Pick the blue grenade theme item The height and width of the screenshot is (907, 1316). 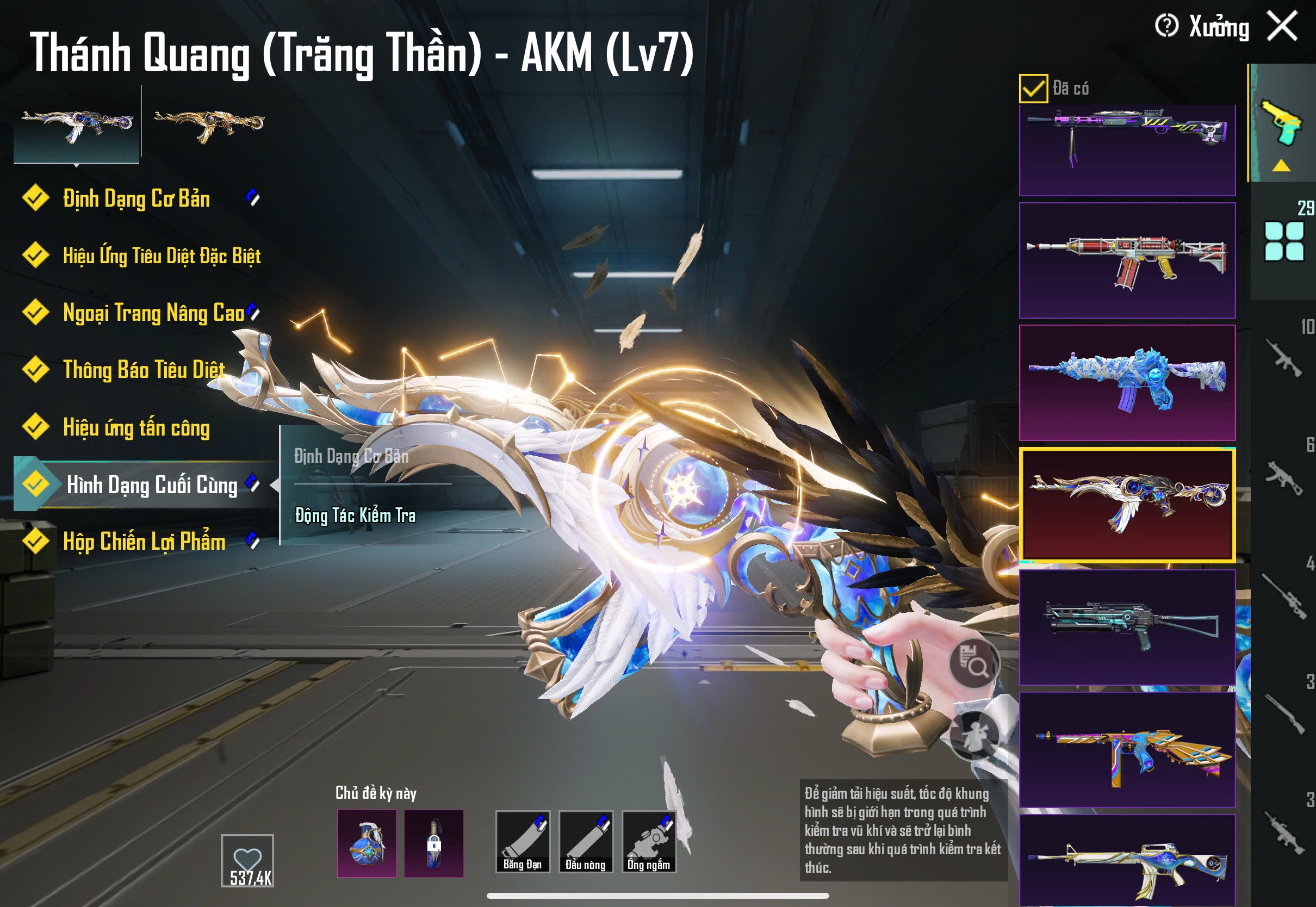tap(367, 843)
